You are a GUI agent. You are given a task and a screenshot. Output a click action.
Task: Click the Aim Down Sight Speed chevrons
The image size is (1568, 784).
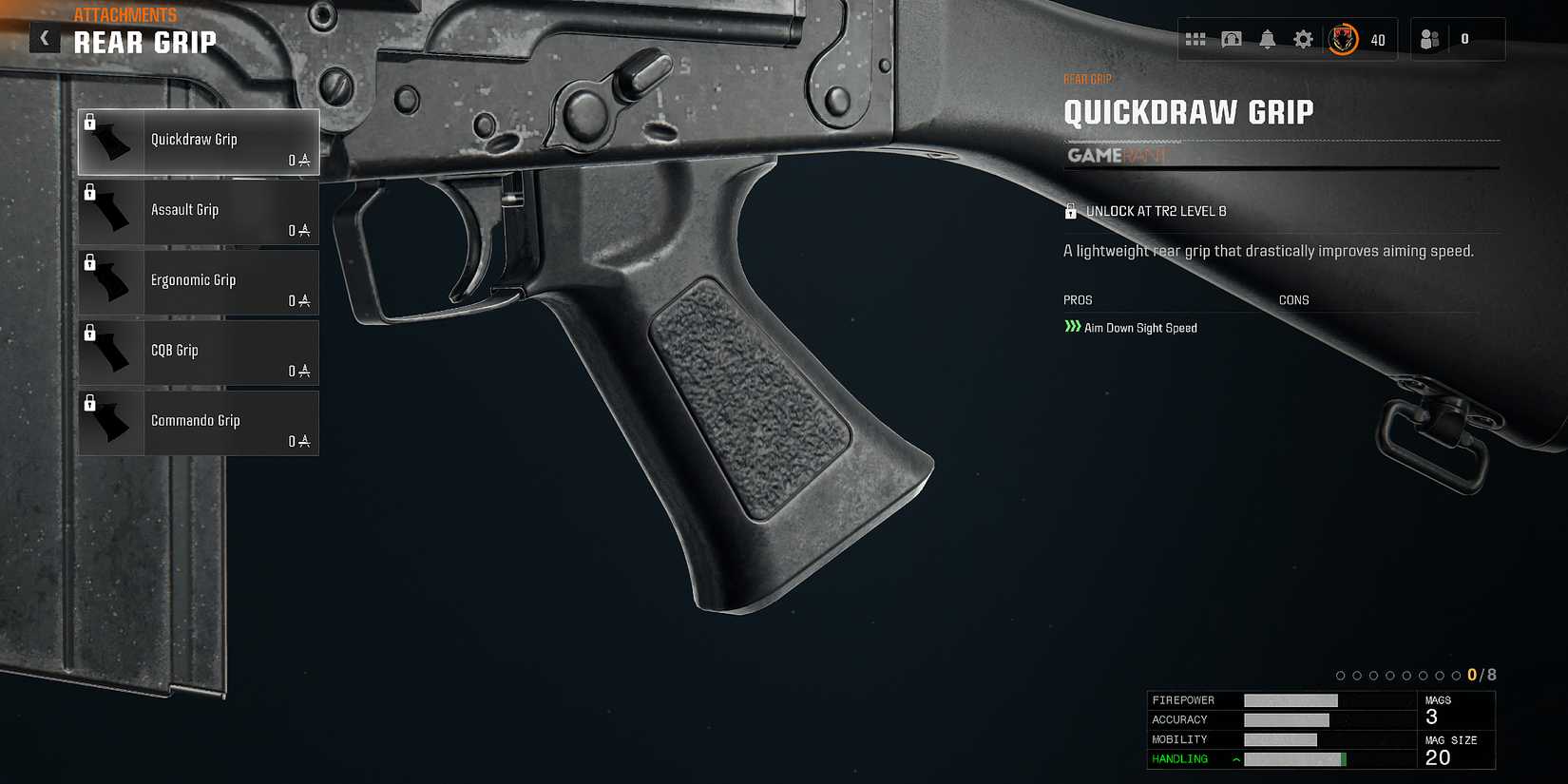(x=1075, y=327)
